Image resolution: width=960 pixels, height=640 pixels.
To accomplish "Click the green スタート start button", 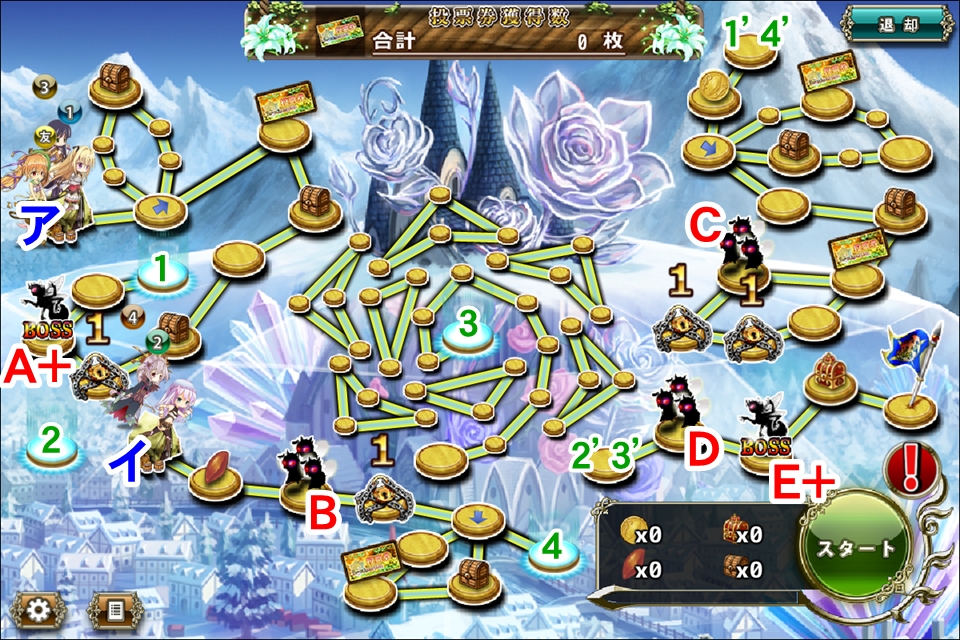I will point(856,549).
